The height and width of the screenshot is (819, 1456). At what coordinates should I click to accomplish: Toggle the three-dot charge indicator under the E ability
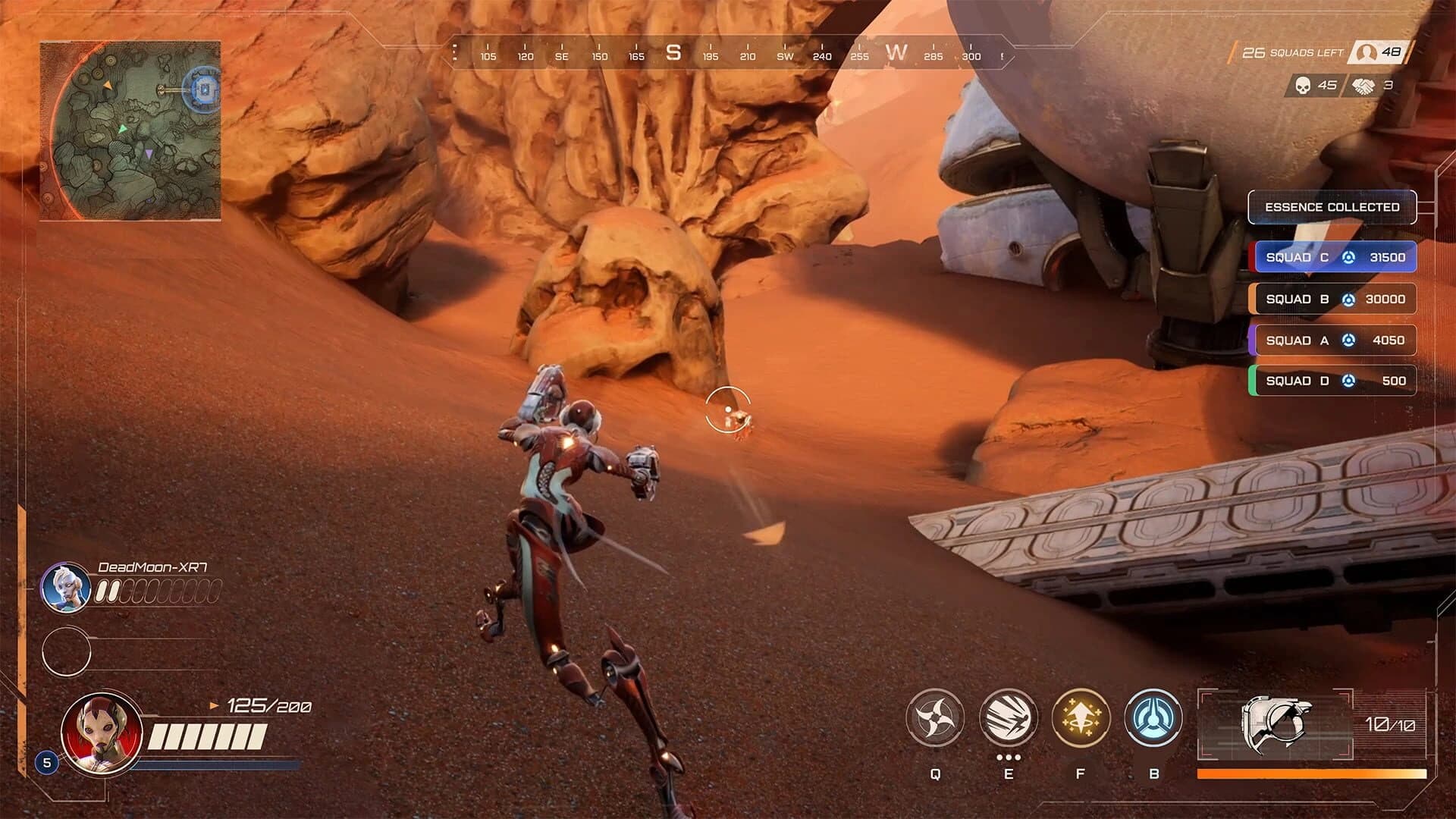(x=1007, y=758)
